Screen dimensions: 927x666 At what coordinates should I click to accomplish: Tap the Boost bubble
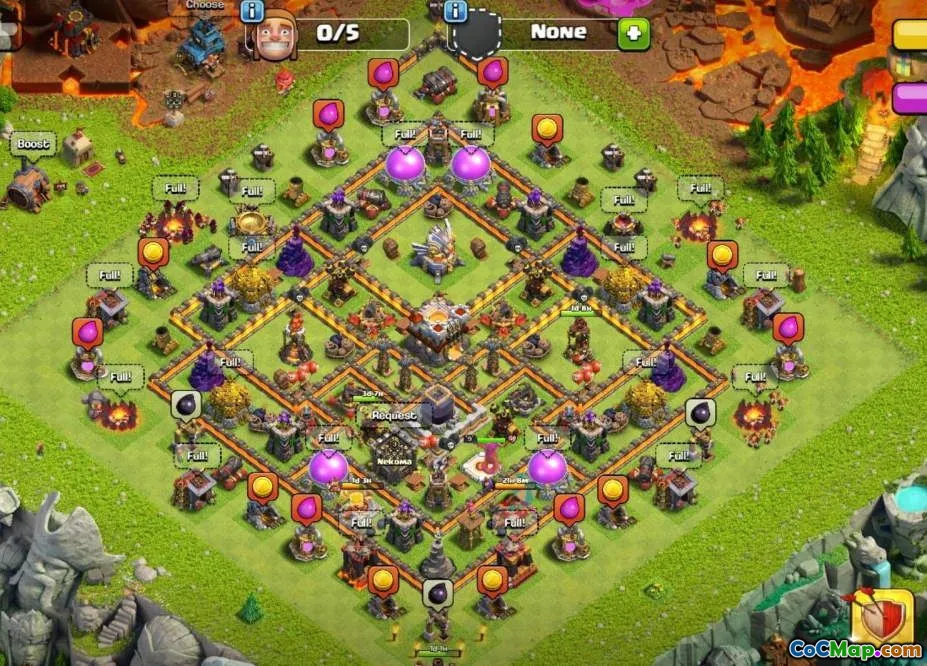[x=32, y=145]
